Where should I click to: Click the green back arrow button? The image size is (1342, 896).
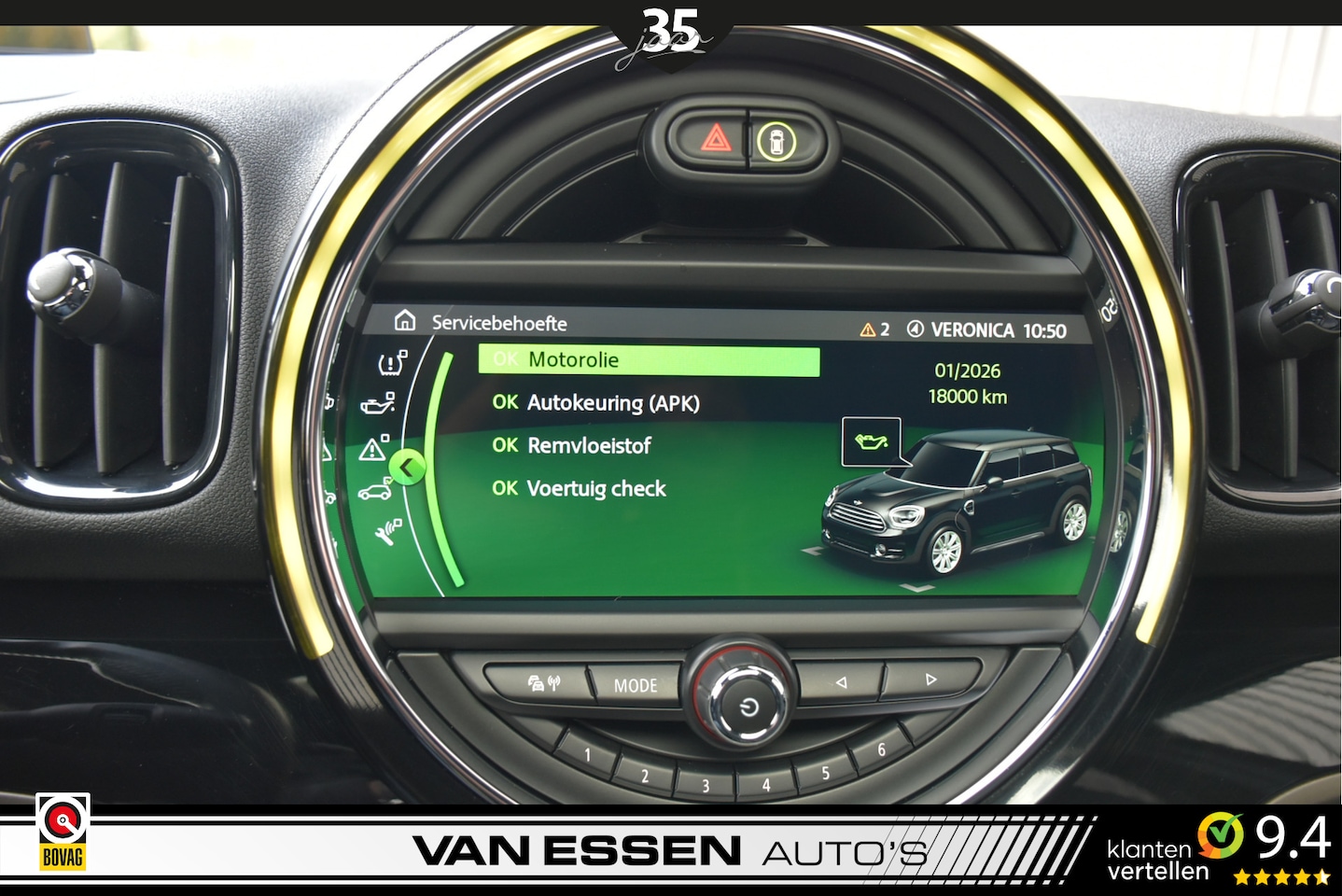(407, 467)
